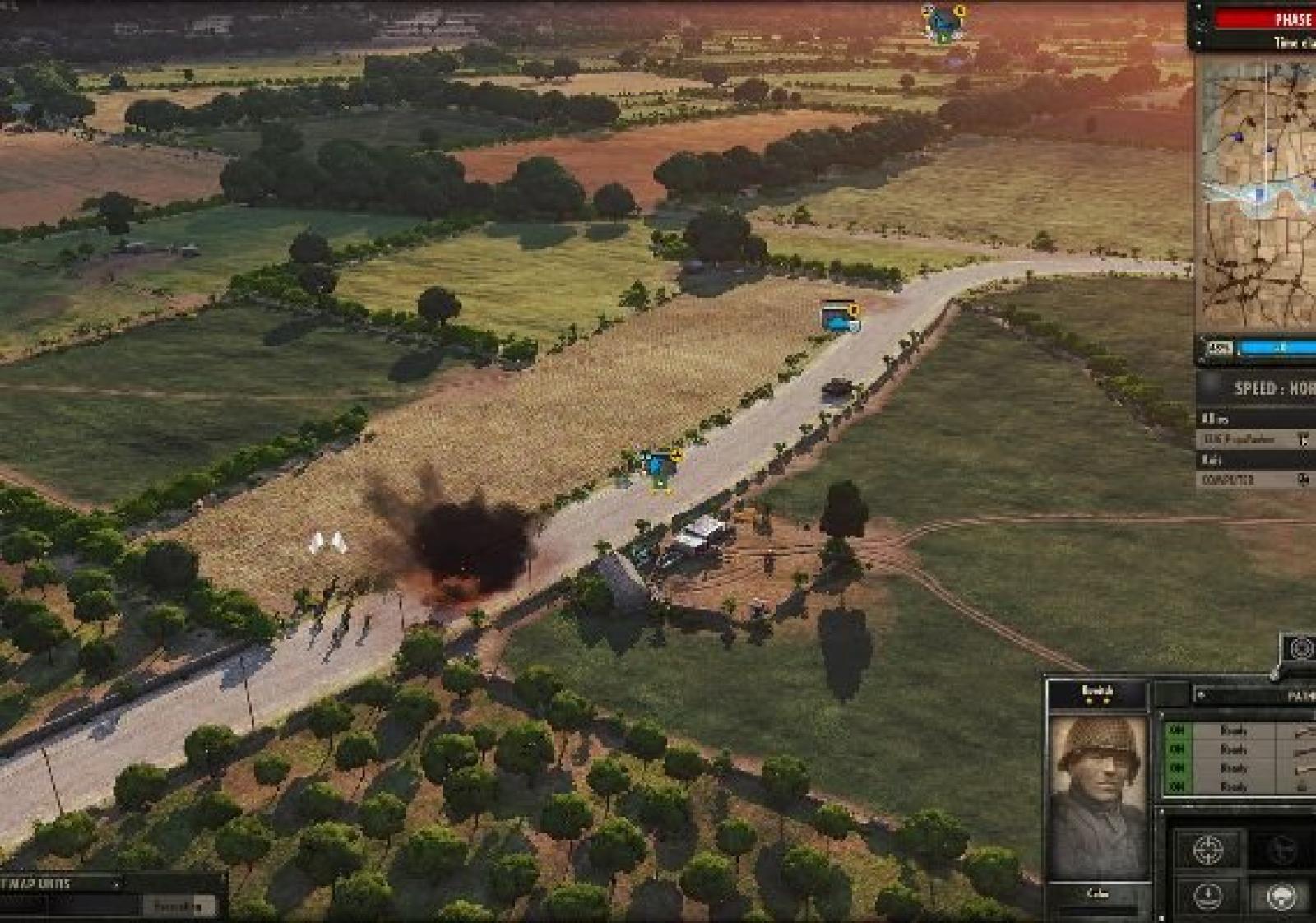This screenshot has width=1316, height=923.
Task: Toggle the first weapon's ON switch
Action: (1177, 731)
